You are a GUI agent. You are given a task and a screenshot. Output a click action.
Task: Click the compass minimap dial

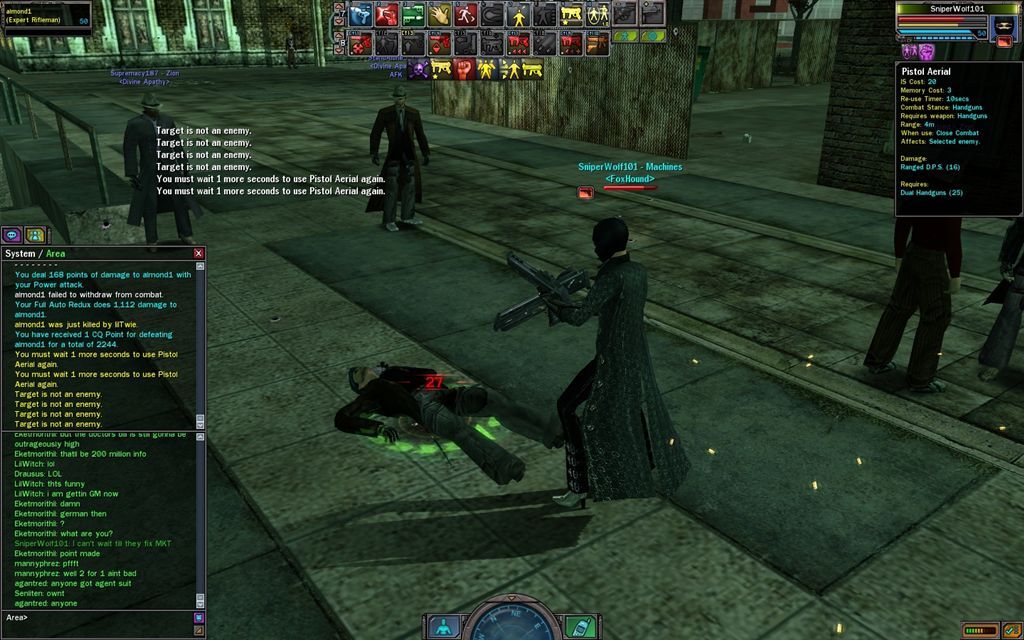tap(509, 624)
